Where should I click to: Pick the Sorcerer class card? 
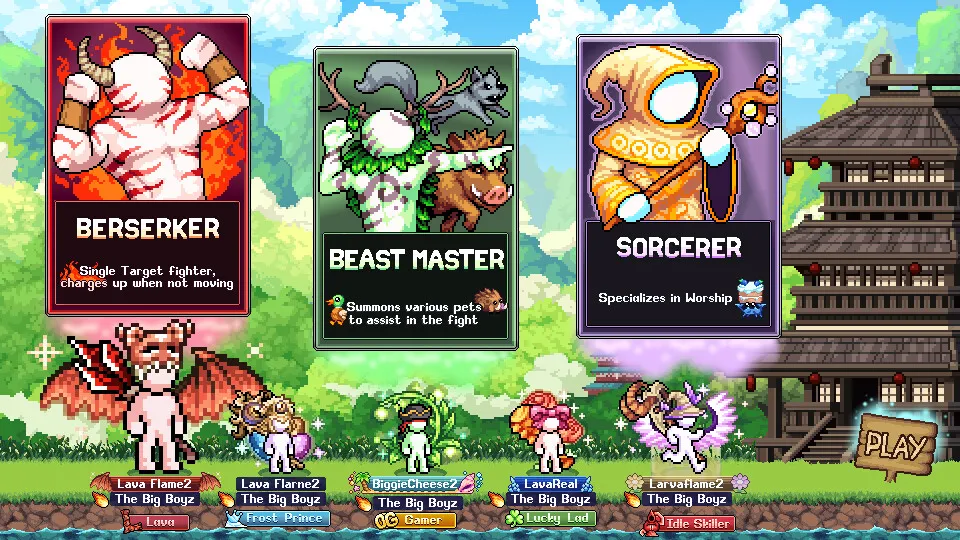pyautogui.click(x=678, y=186)
